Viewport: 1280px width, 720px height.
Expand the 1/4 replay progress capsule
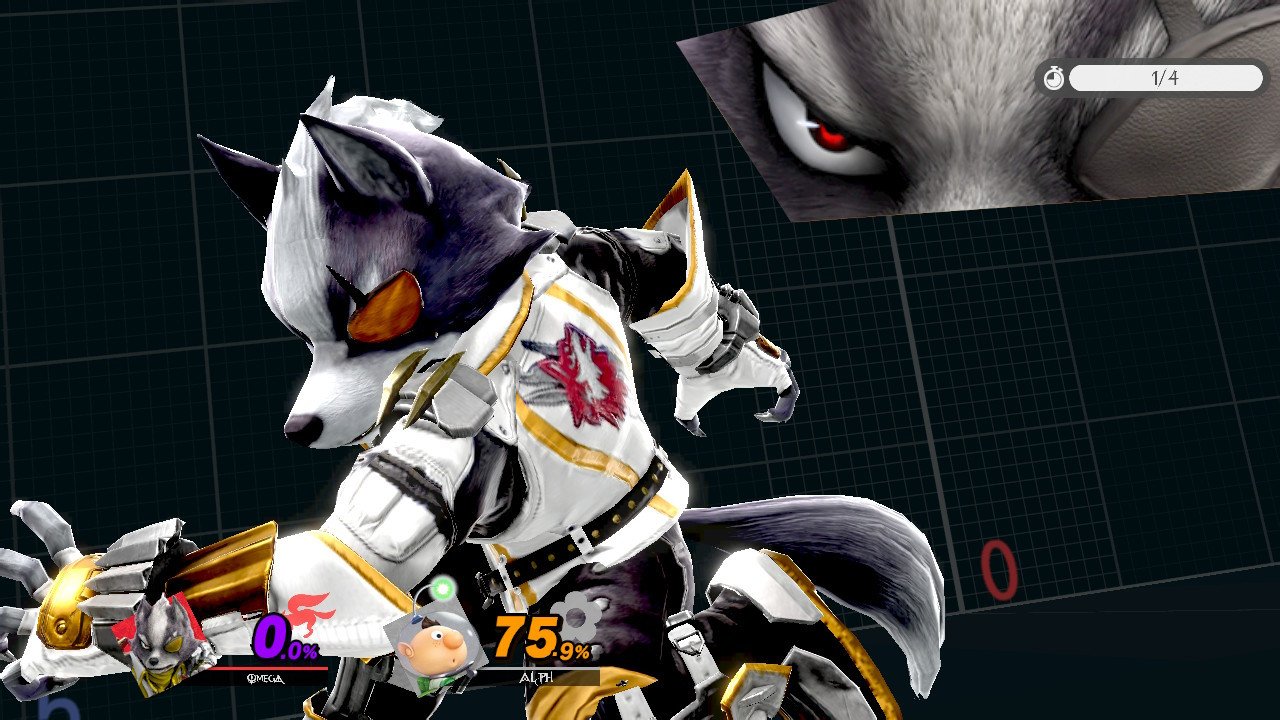1165,78
